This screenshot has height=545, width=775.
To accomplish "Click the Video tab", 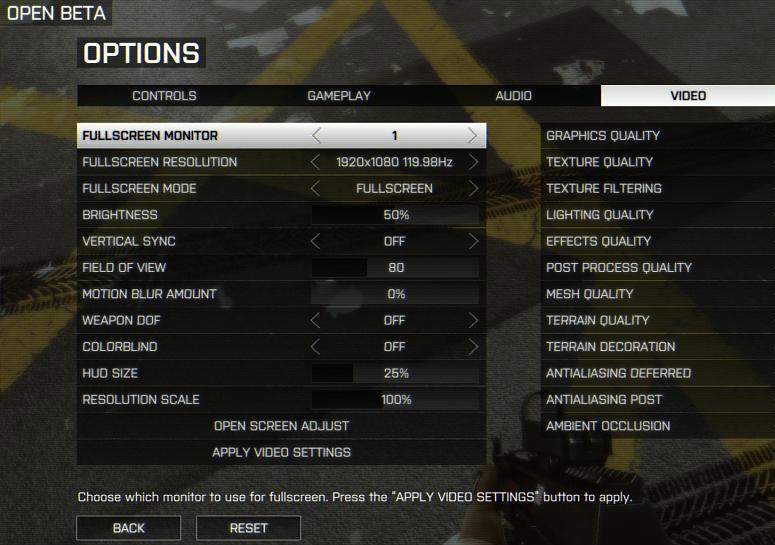I will coord(687,96).
